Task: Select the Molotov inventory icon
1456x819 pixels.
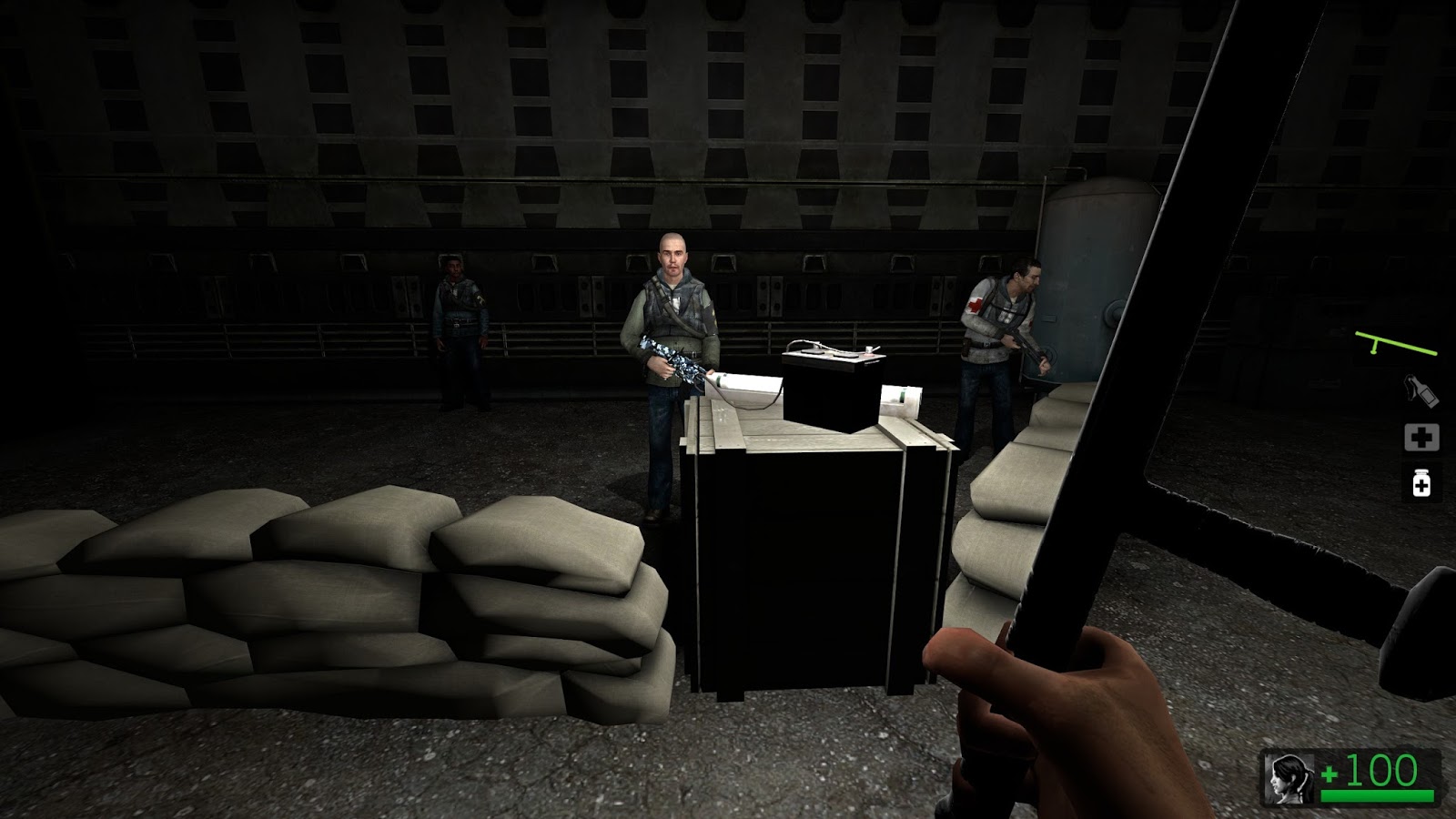Action: 1421,389
